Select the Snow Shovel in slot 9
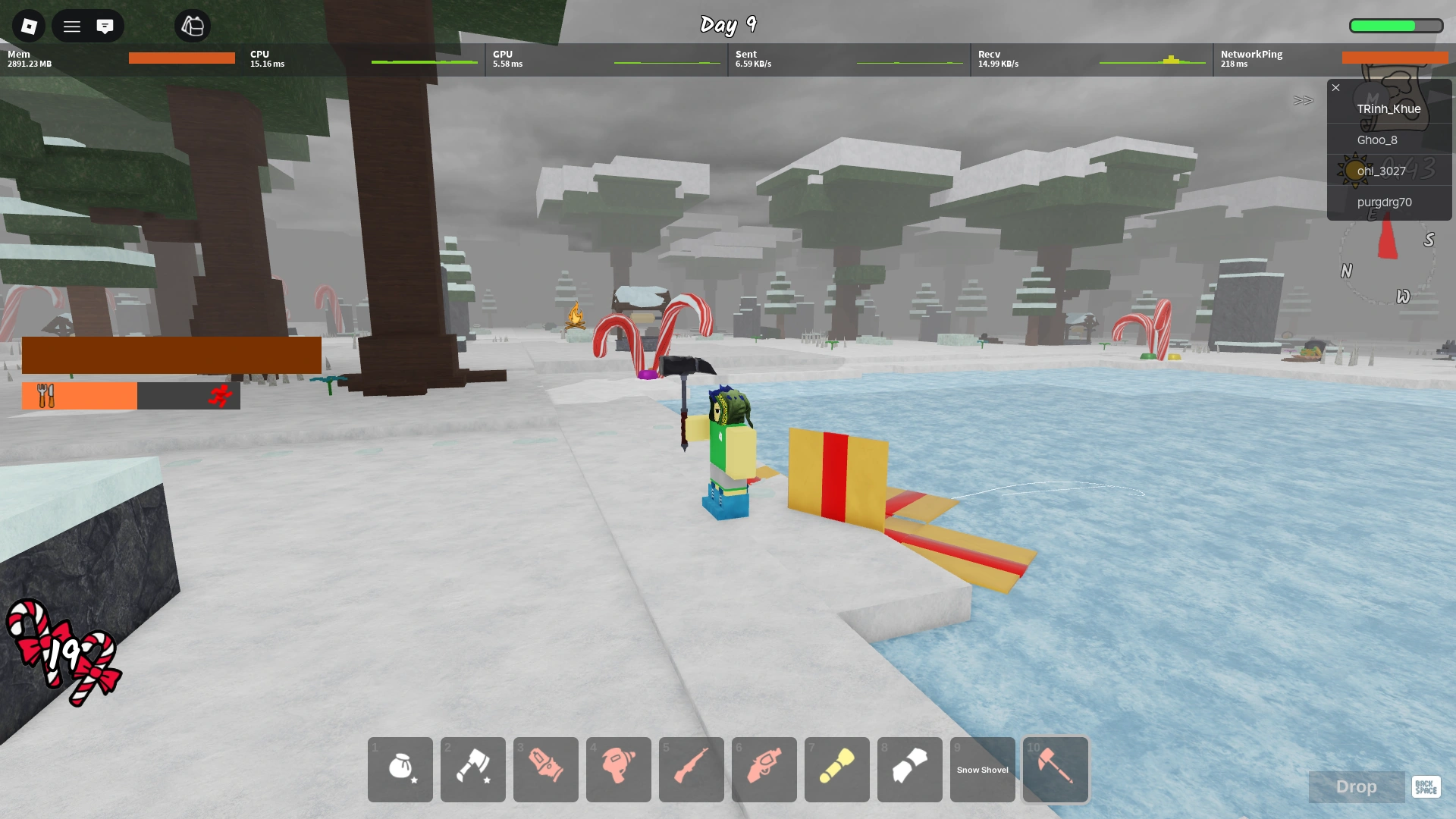The height and width of the screenshot is (819, 1456). click(982, 770)
